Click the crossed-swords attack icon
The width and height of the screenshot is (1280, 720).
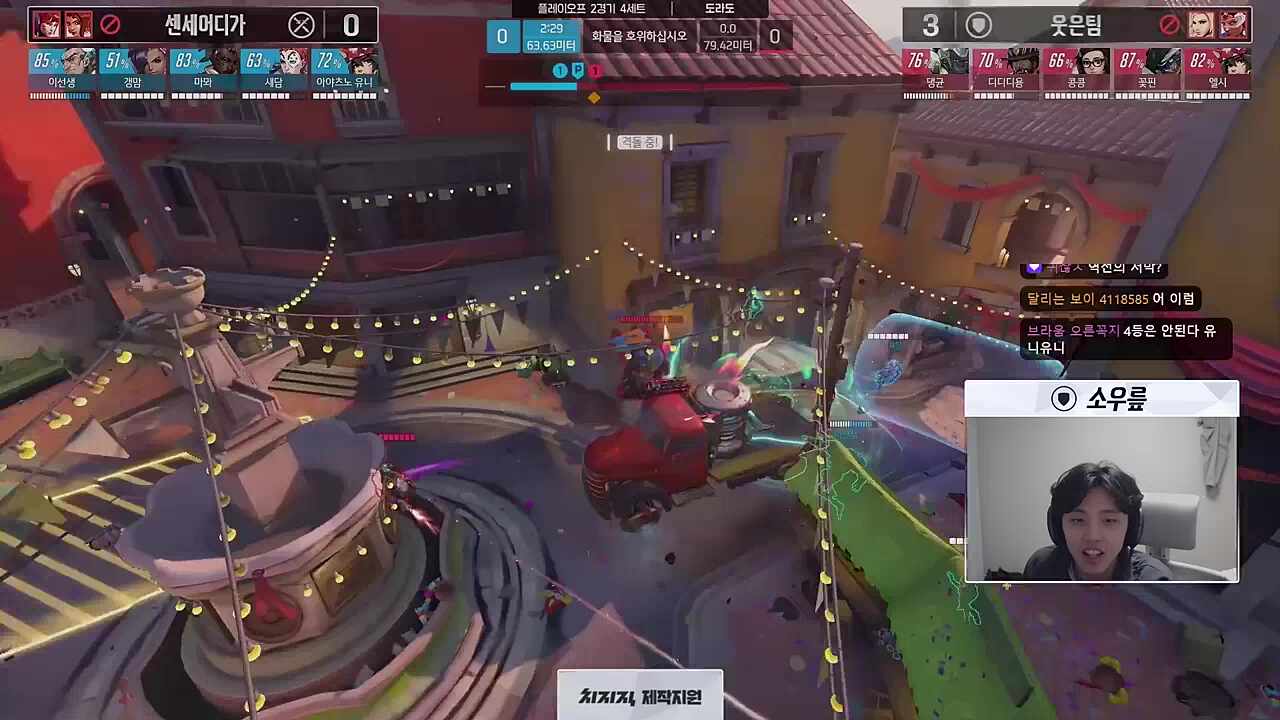click(x=301, y=25)
